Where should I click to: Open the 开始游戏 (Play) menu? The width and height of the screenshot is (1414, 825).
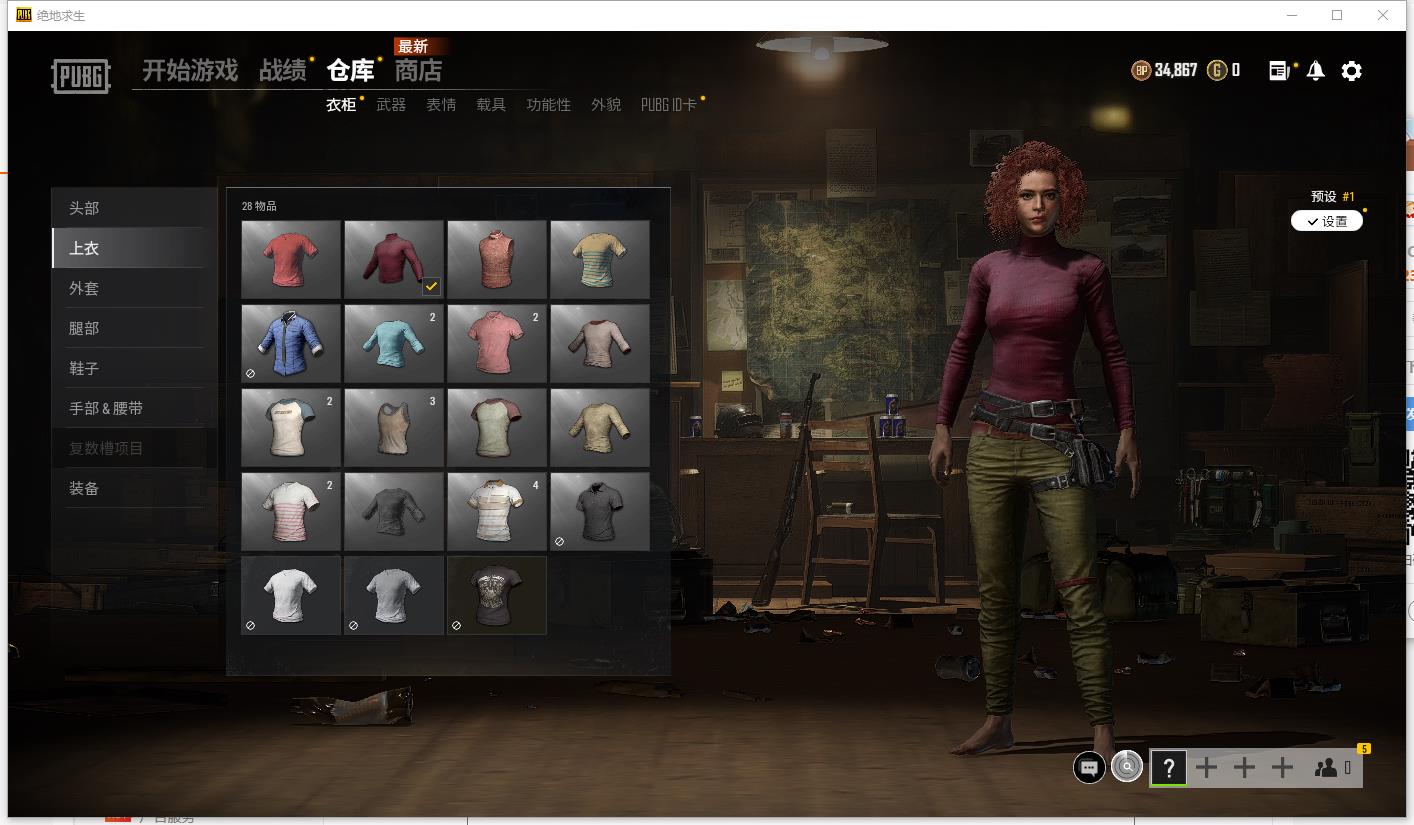[x=190, y=71]
